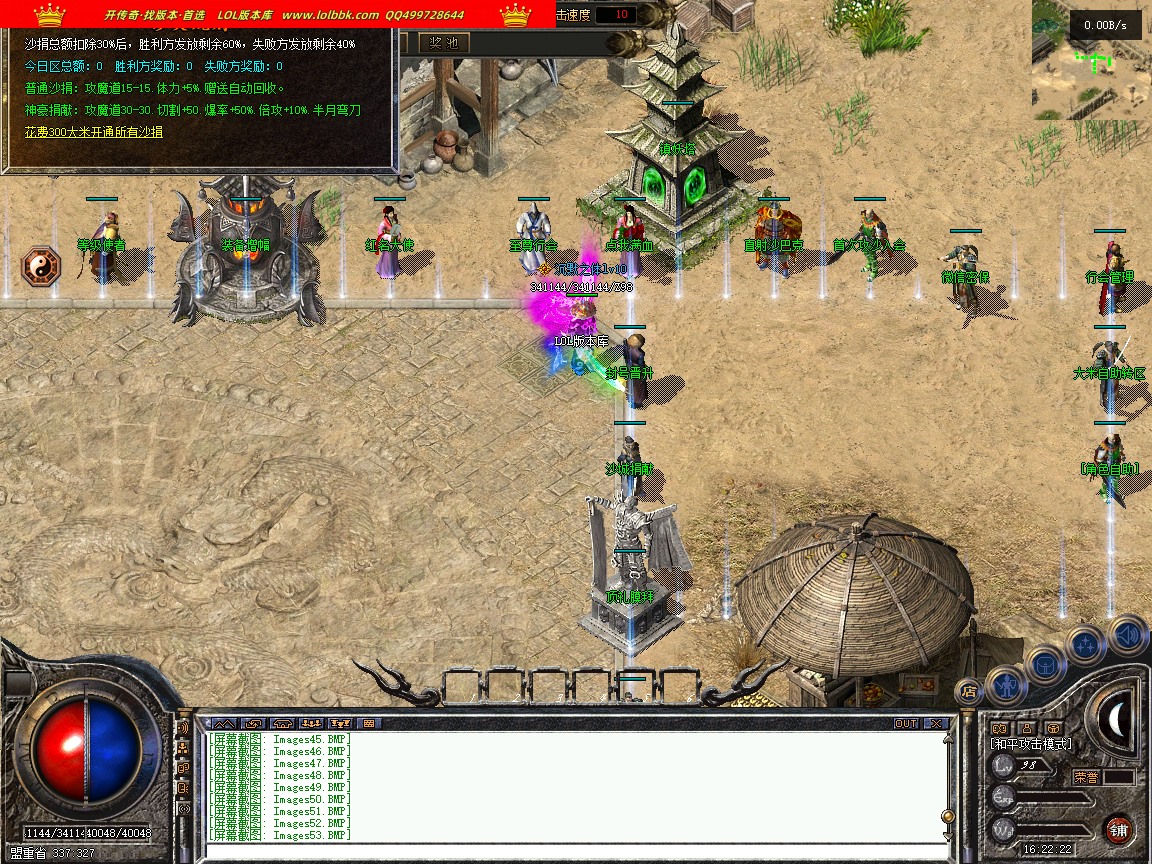Open the skills icon with four stars

[x=1085, y=643]
